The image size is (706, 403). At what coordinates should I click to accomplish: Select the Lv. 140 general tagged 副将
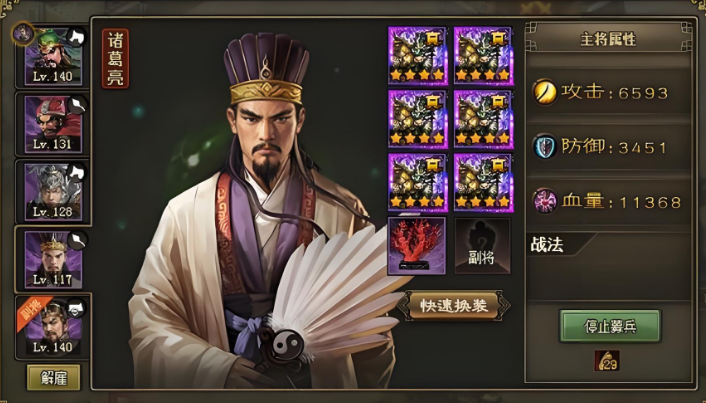click(x=52, y=325)
